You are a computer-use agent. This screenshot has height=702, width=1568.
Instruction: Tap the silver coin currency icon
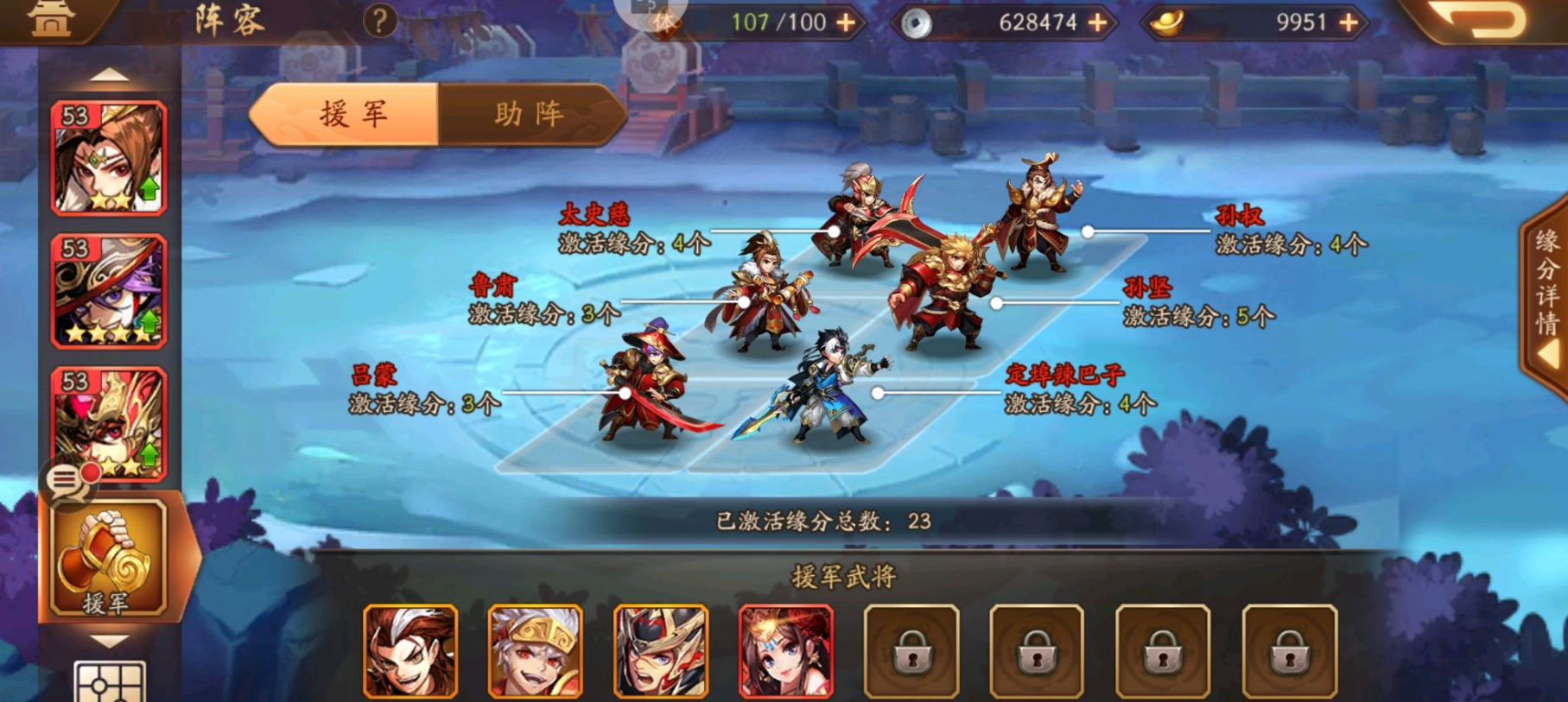pos(917,22)
